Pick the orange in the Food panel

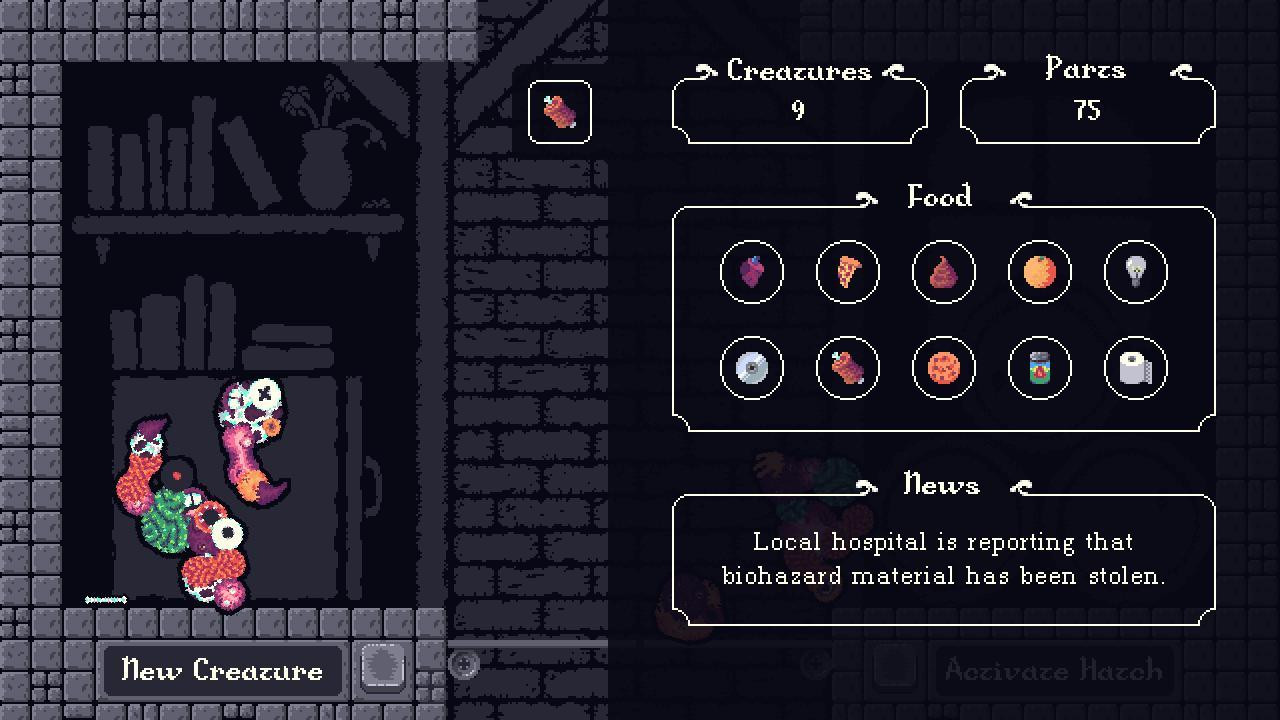1039,272
